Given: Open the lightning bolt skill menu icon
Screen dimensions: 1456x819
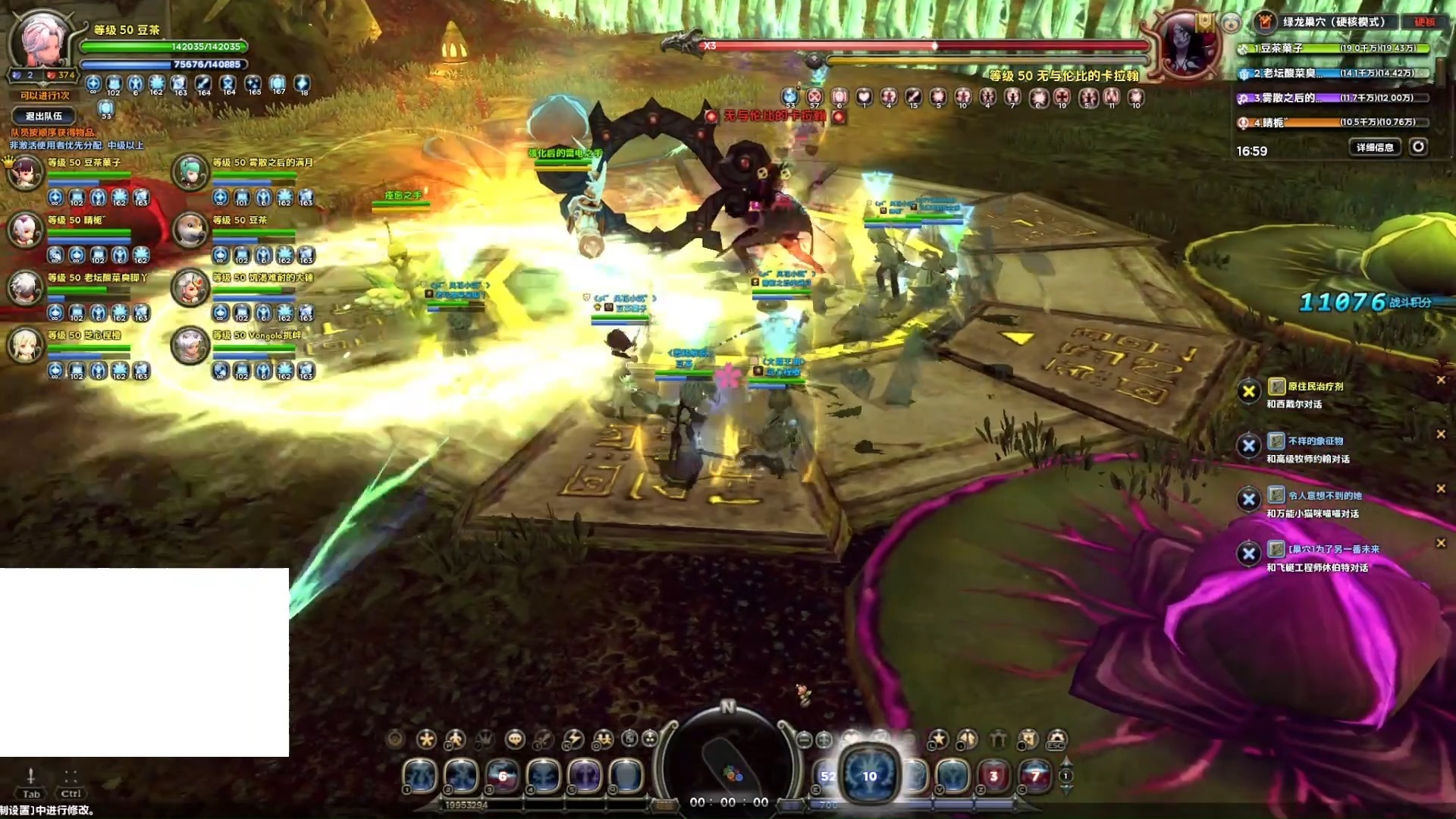Looking at the screenshot, I should pyautogui.click(x=573, y=739).
